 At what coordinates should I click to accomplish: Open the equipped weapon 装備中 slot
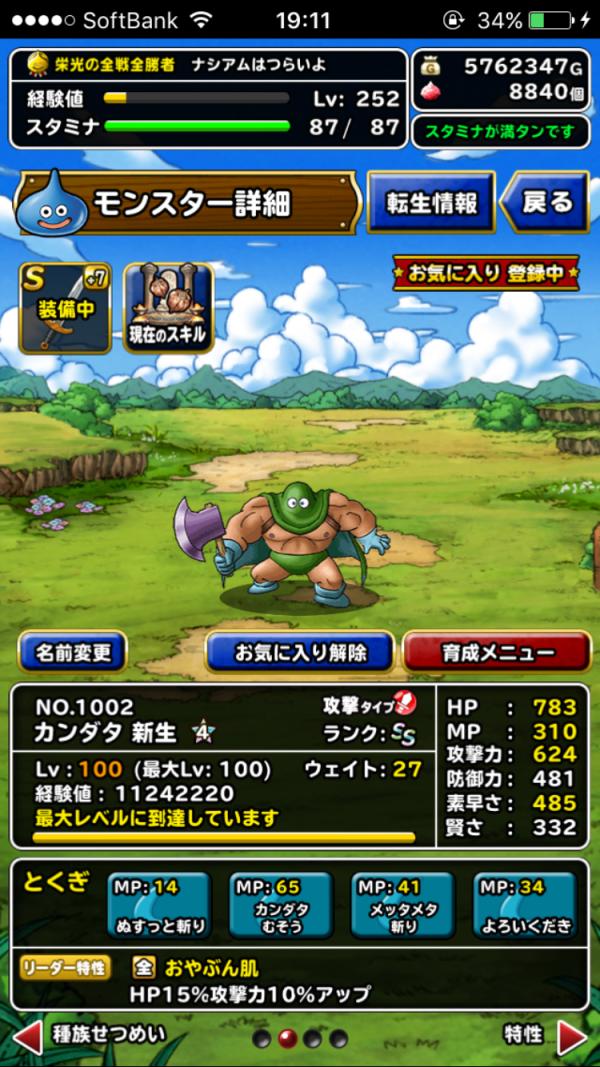tap(65, 308)
